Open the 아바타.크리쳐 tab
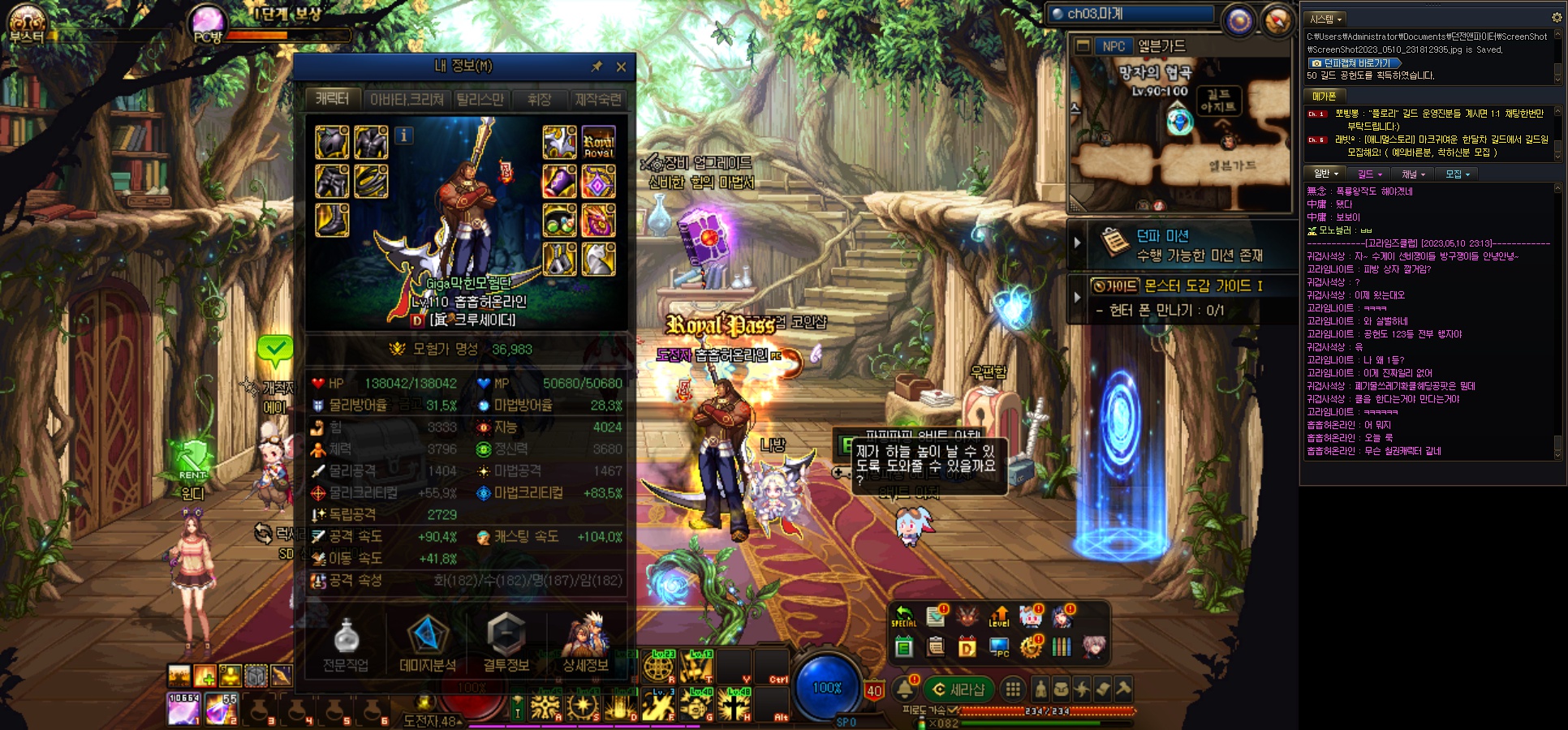This screenshot has width=1568, height=730. tap(407, 99)
